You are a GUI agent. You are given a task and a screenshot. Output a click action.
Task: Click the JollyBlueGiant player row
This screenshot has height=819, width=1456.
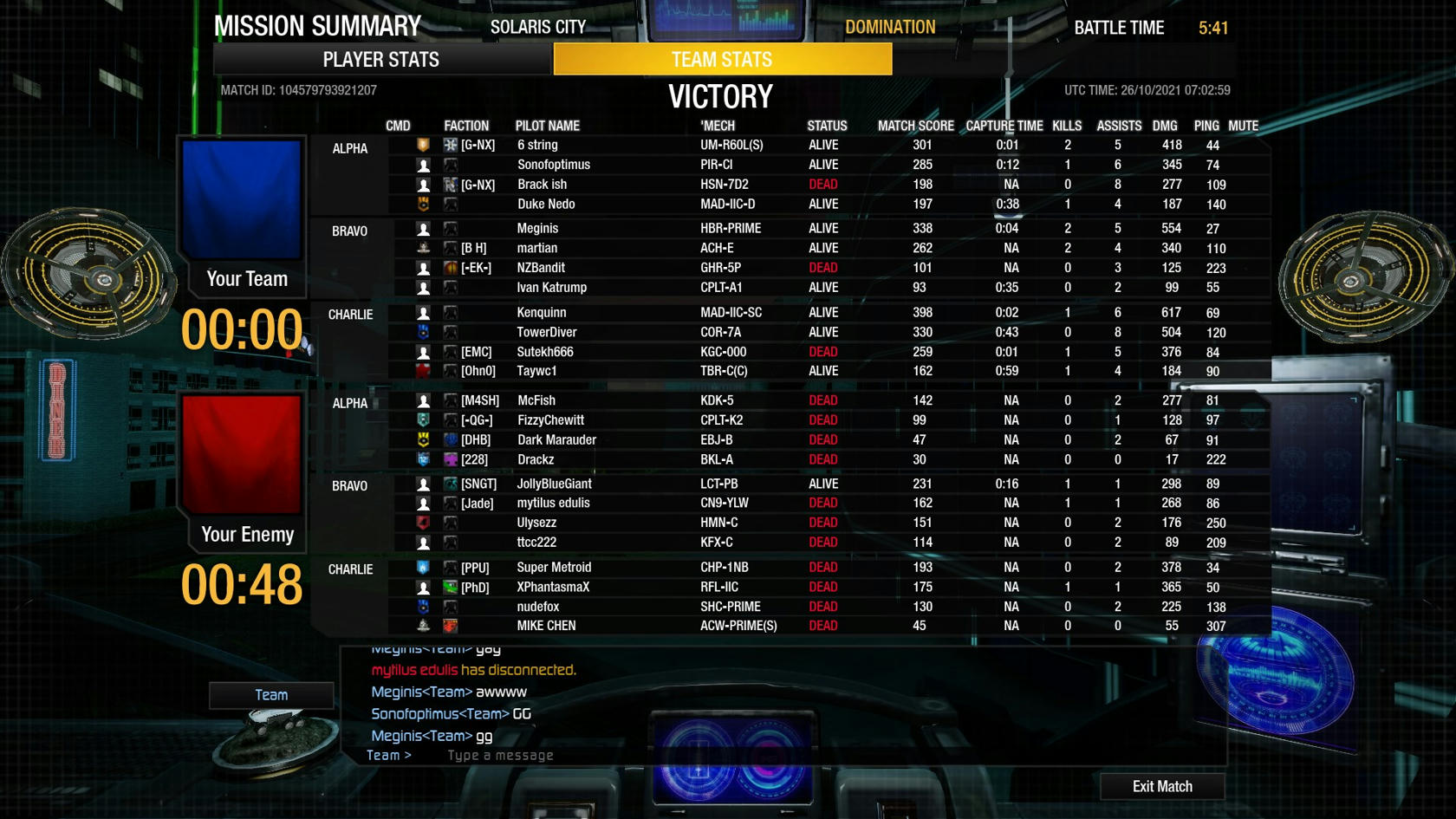[555, 484]
